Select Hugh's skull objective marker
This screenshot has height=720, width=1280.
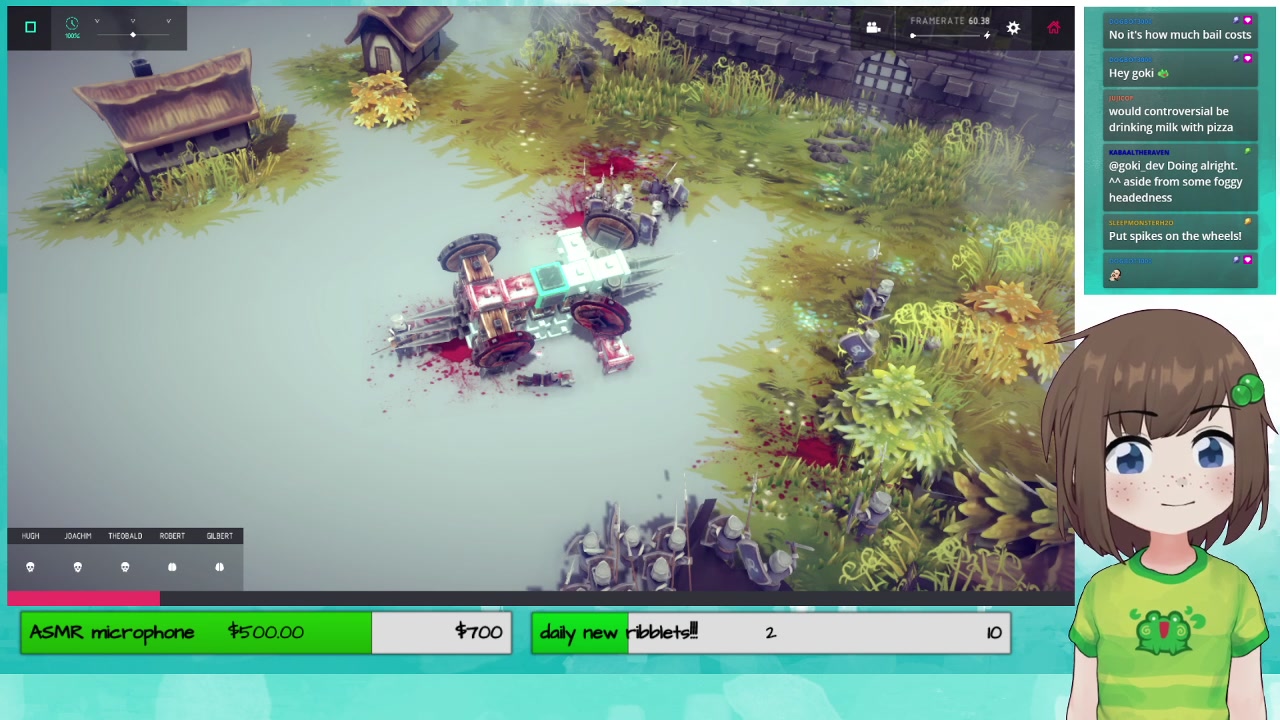pos(30,567)
